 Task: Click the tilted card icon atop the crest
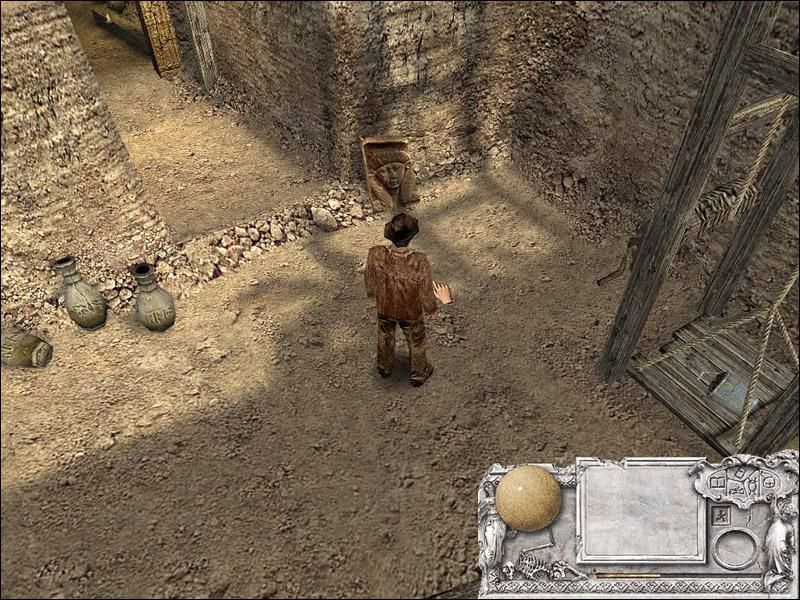pos(740,472)
